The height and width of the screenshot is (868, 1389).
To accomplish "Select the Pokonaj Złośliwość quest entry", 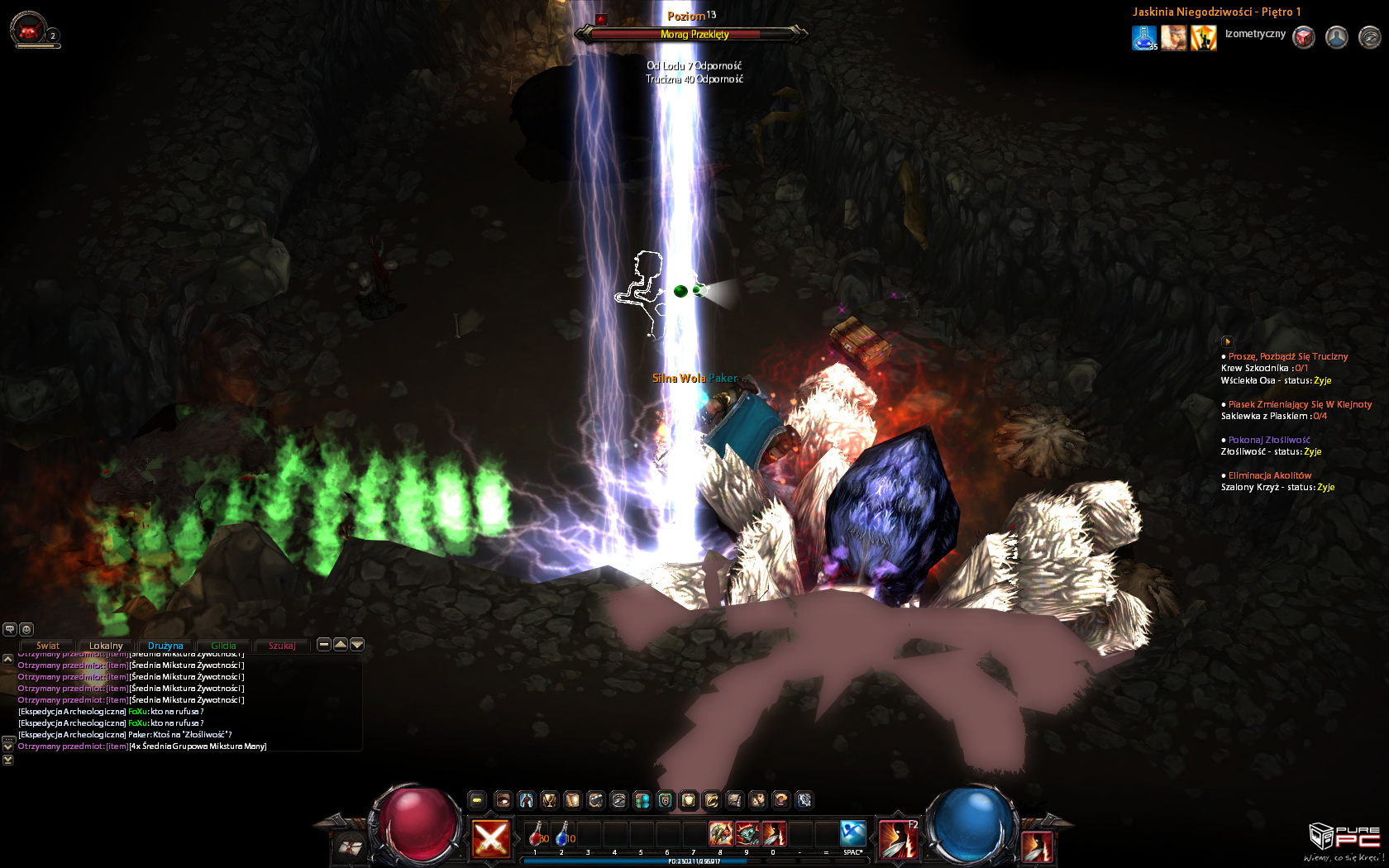I will [1269, 440].
